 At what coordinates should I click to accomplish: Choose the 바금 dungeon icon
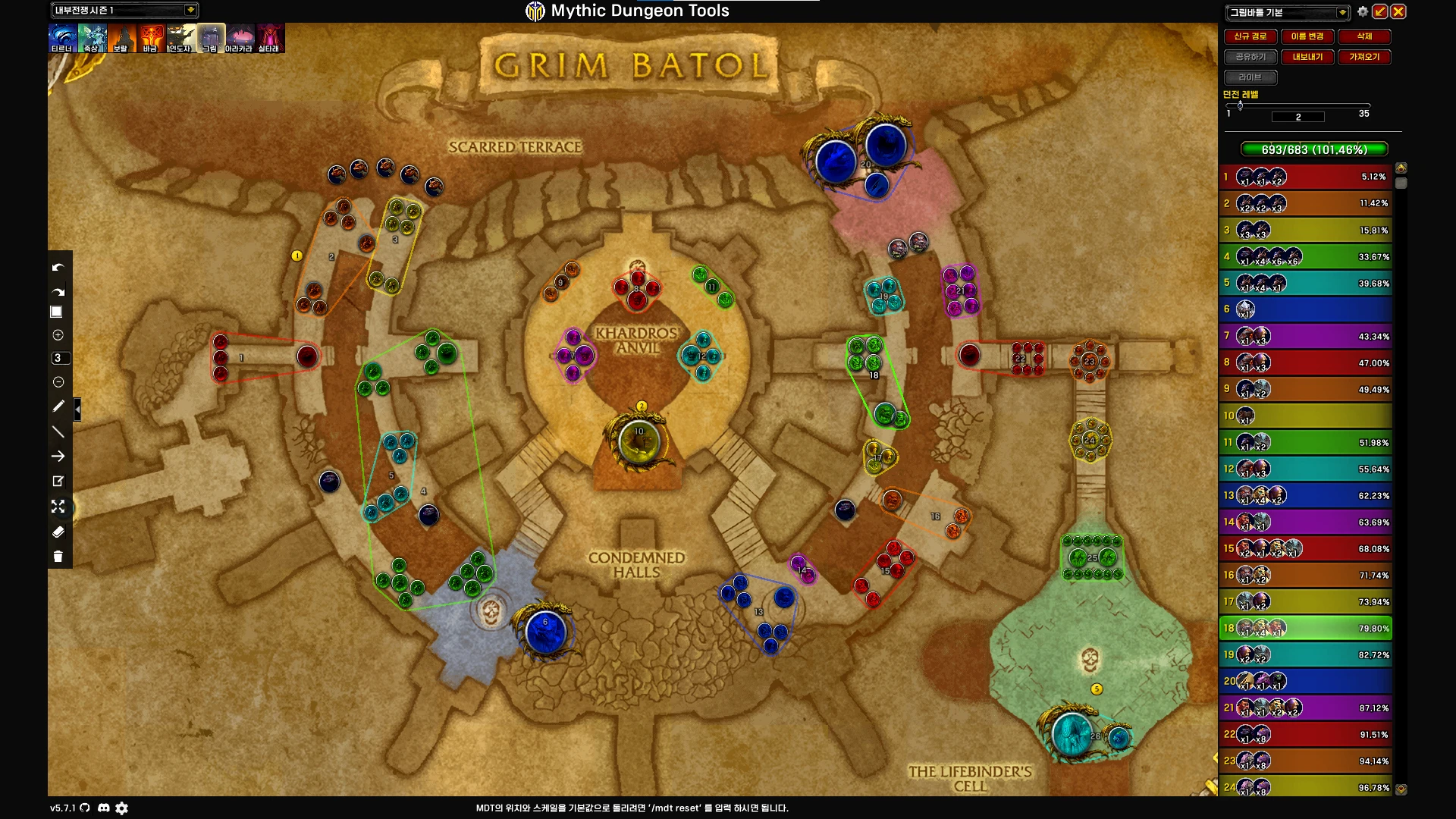(x=150, y=37)
